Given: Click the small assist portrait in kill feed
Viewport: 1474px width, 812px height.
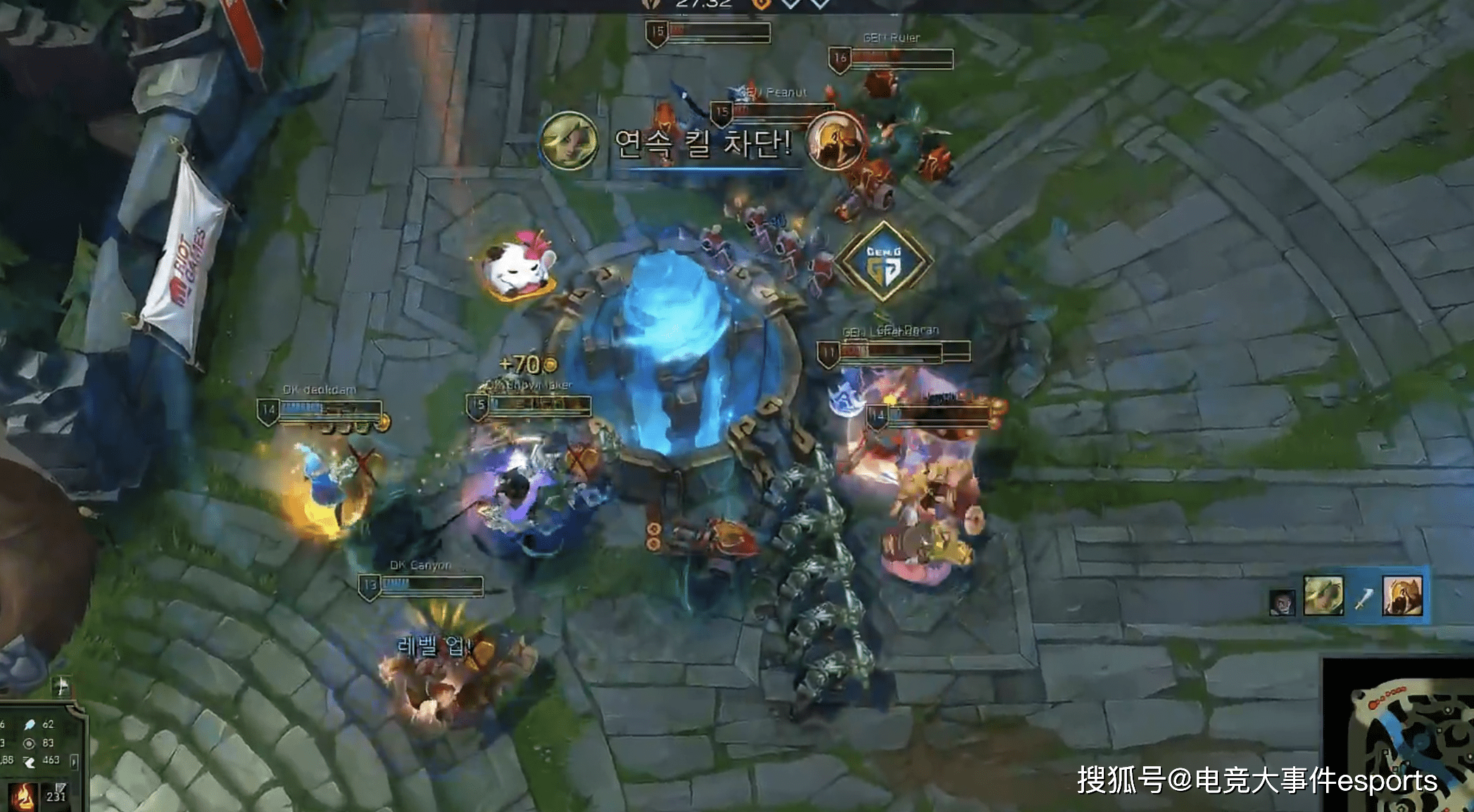Looking at the screenshot, I should coord(1282,603).
